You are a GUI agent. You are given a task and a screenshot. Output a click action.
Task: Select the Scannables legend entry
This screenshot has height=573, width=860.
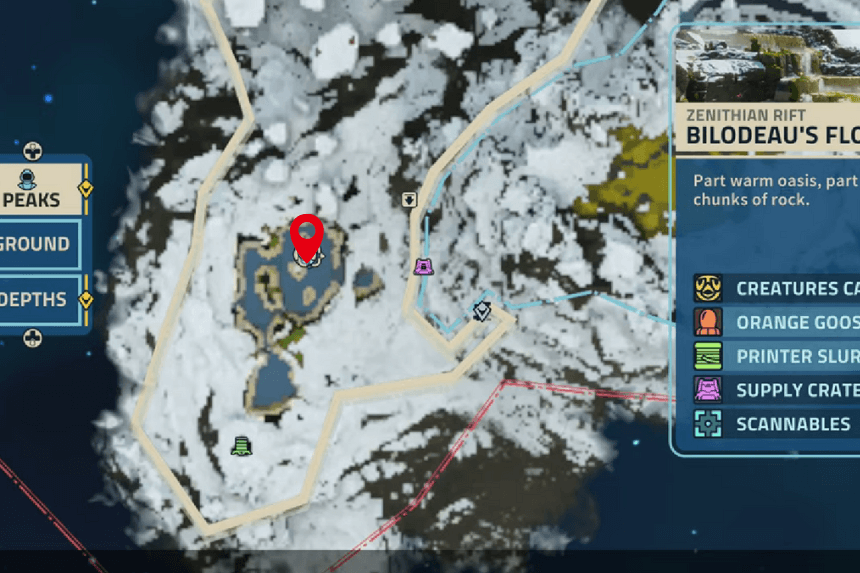coord(776,424)
